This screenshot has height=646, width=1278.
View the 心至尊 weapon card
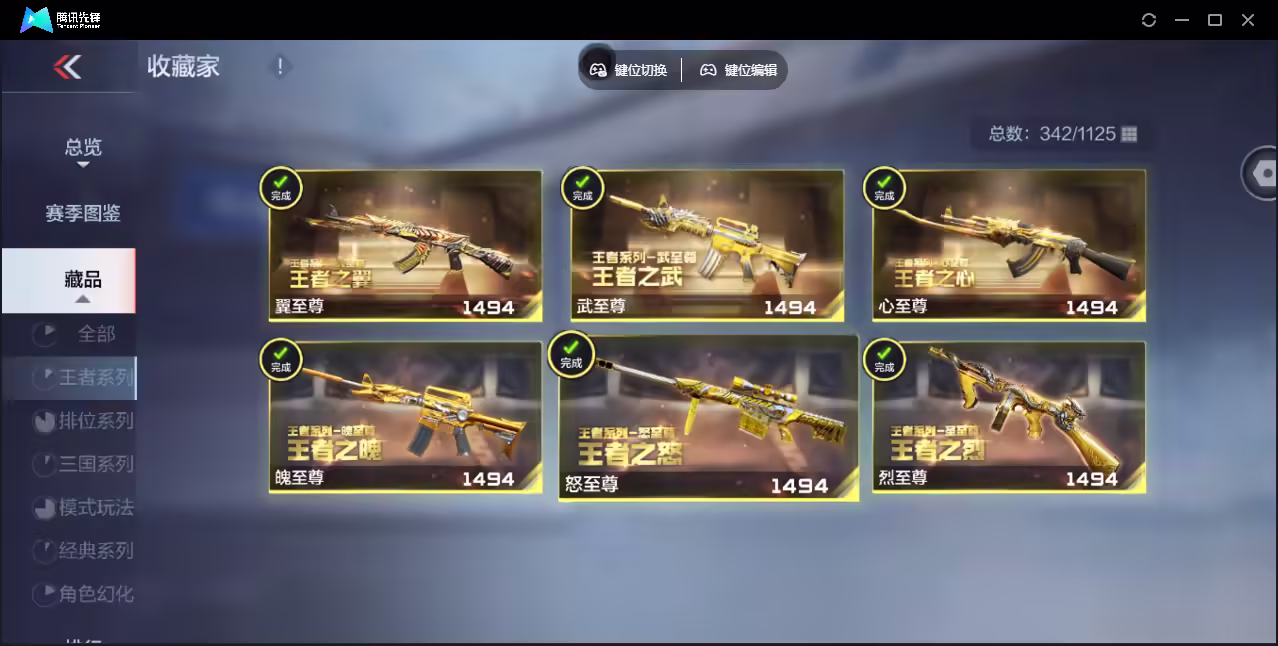[1008, 246]
